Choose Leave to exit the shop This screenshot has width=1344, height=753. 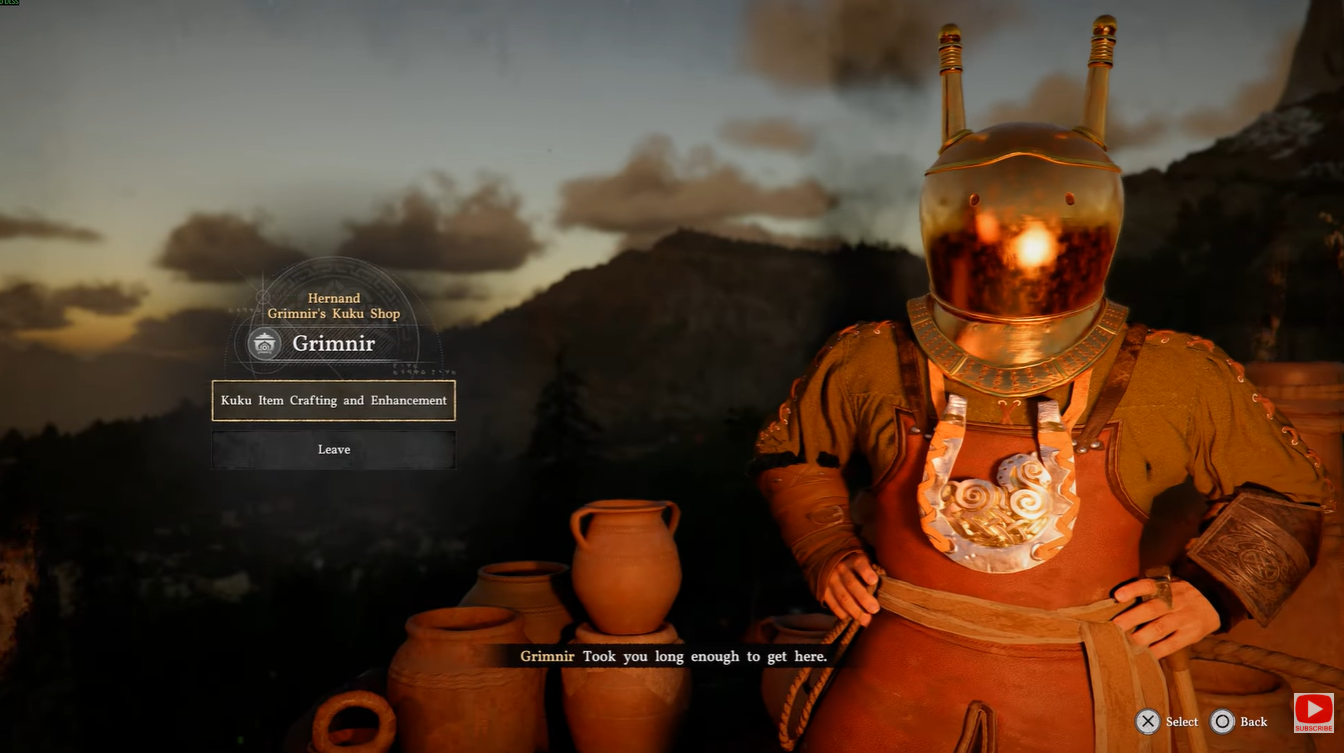pos(333,449)
